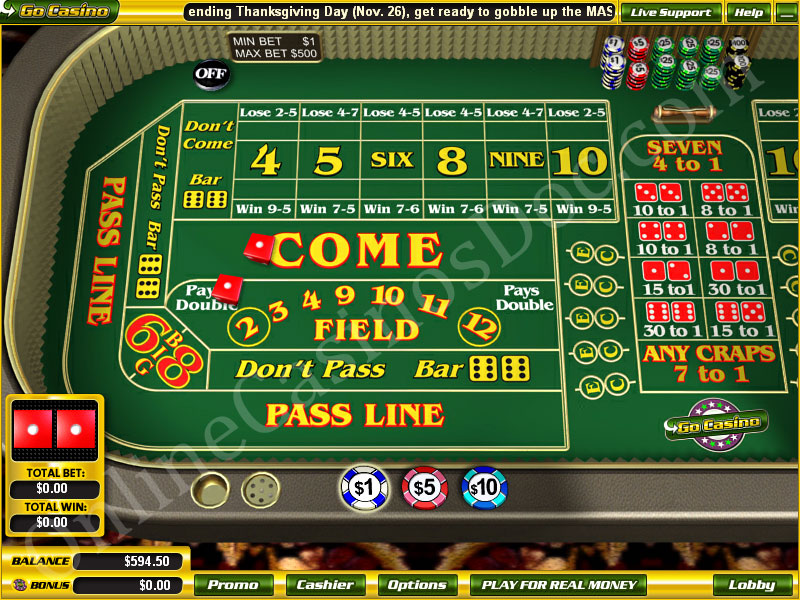This screenshot has height=600, width=800.
Task: Place a bet on the Field
Action: point(367,328)
